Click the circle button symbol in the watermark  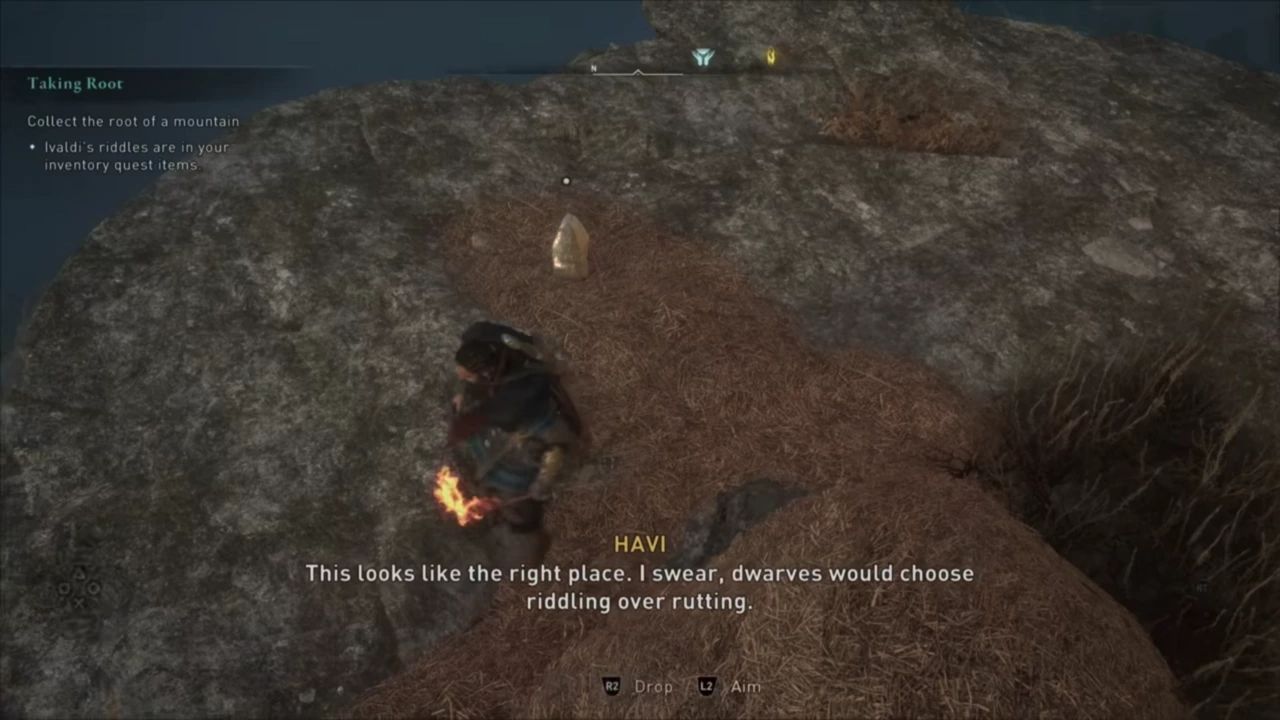click(x=93, y=588)
